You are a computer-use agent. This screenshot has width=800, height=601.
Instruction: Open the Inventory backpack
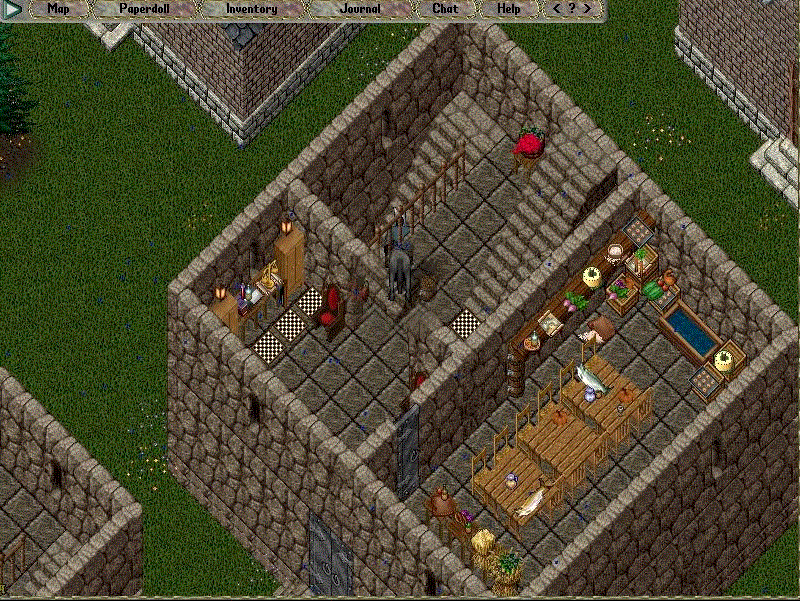click(251, 9)
